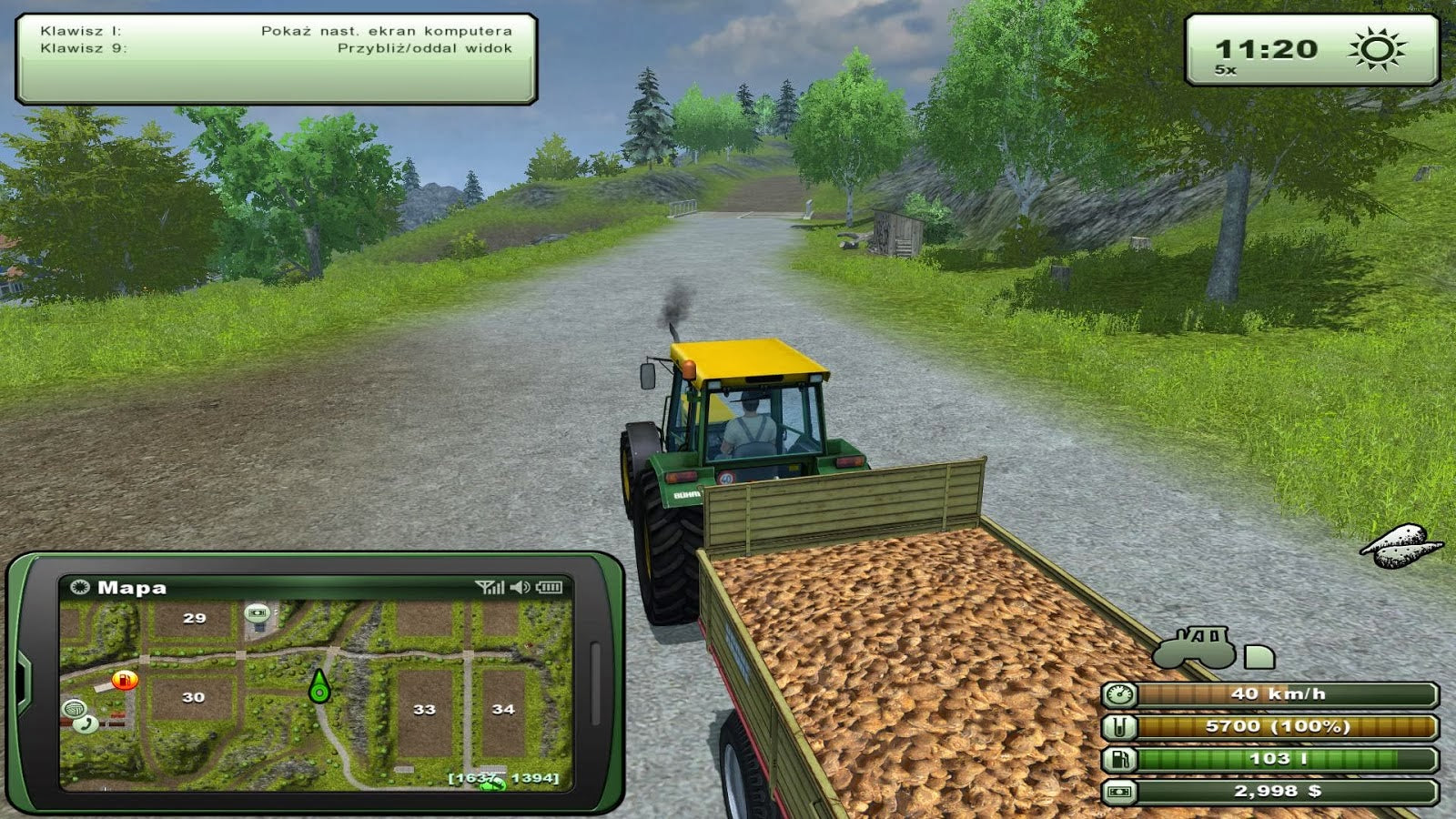This screenshot has height=819, width=1456.
Task: Click the signal strength bars on the PDA
Action: (x=490, y=587)
